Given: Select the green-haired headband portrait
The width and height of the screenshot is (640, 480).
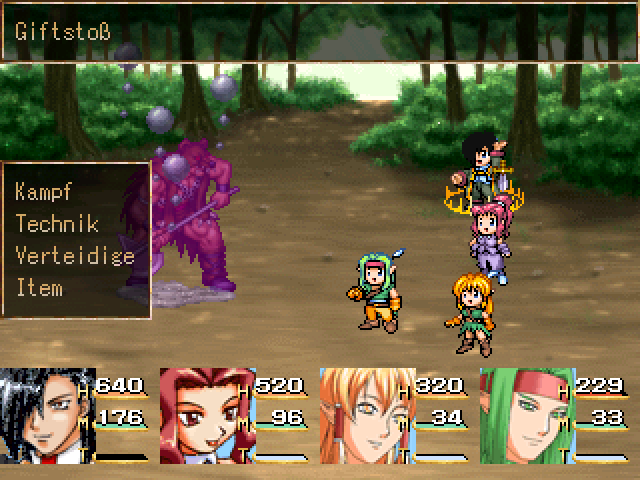Looking at the screenshot, I should [526, 417].
